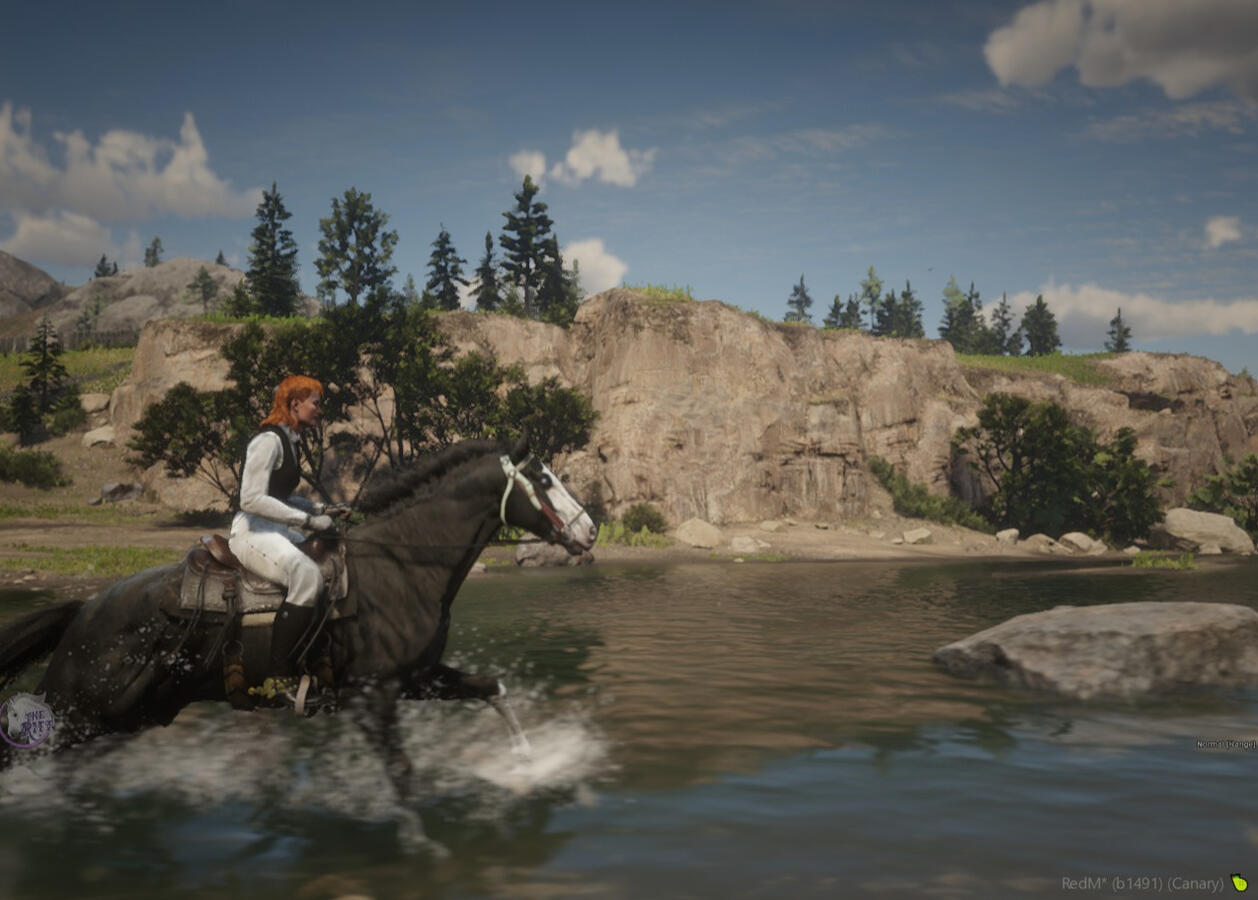
Task: Click the green RedM status icon
Action: (1239, 883)
